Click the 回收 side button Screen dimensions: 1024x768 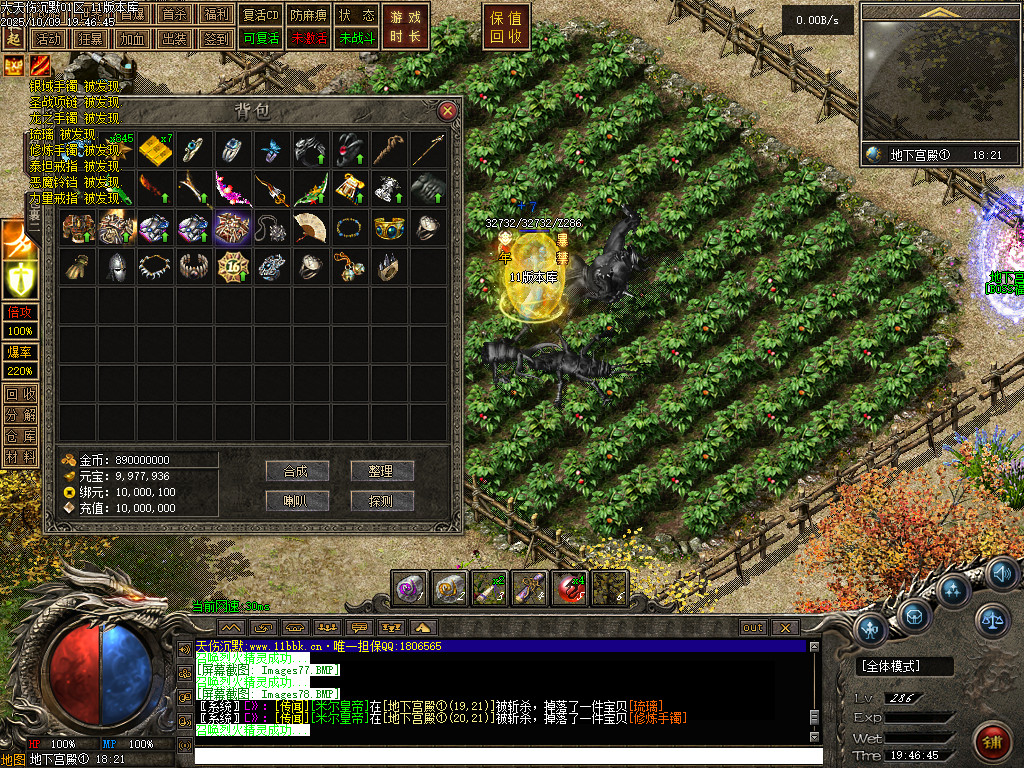click(x=20, y=394)
